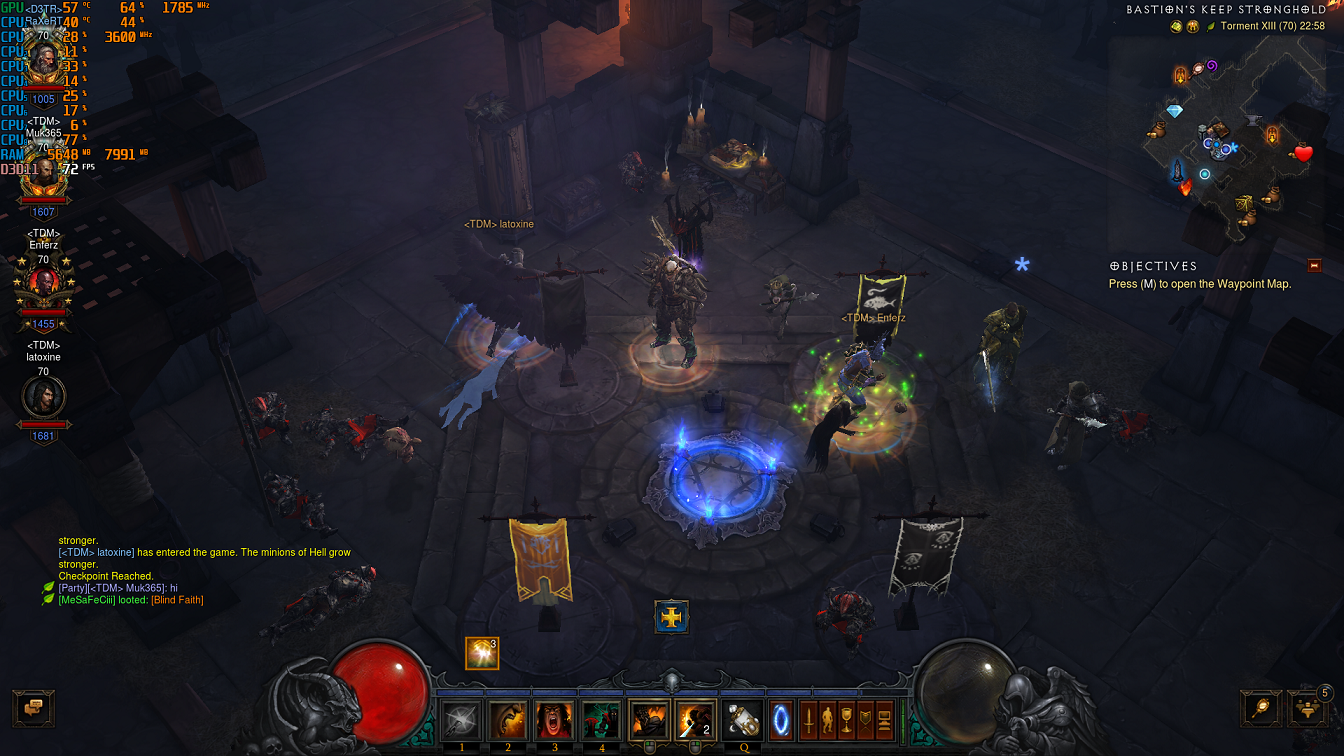
Task: Use the left mouse button fire skill
Action: pos(649,721)
